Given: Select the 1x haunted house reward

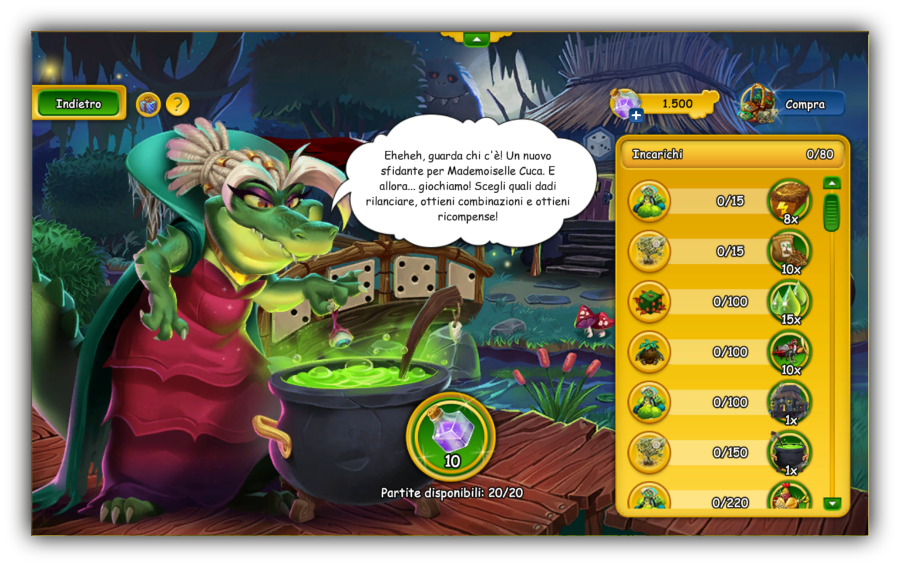Looking at the screenshot, I should point(789,402).
